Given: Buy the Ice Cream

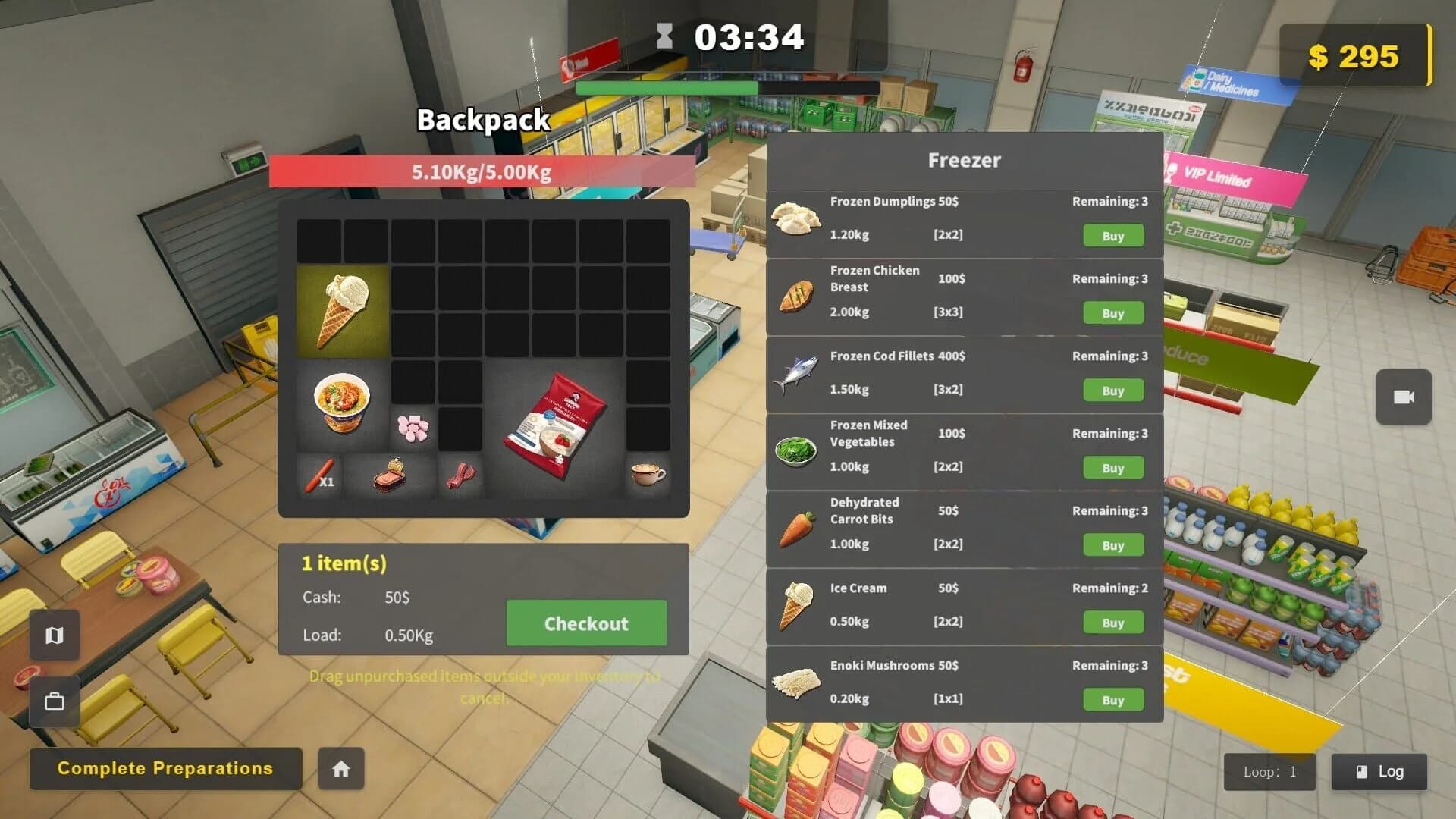Looking at the screenshot, I should click(1112, 622).
